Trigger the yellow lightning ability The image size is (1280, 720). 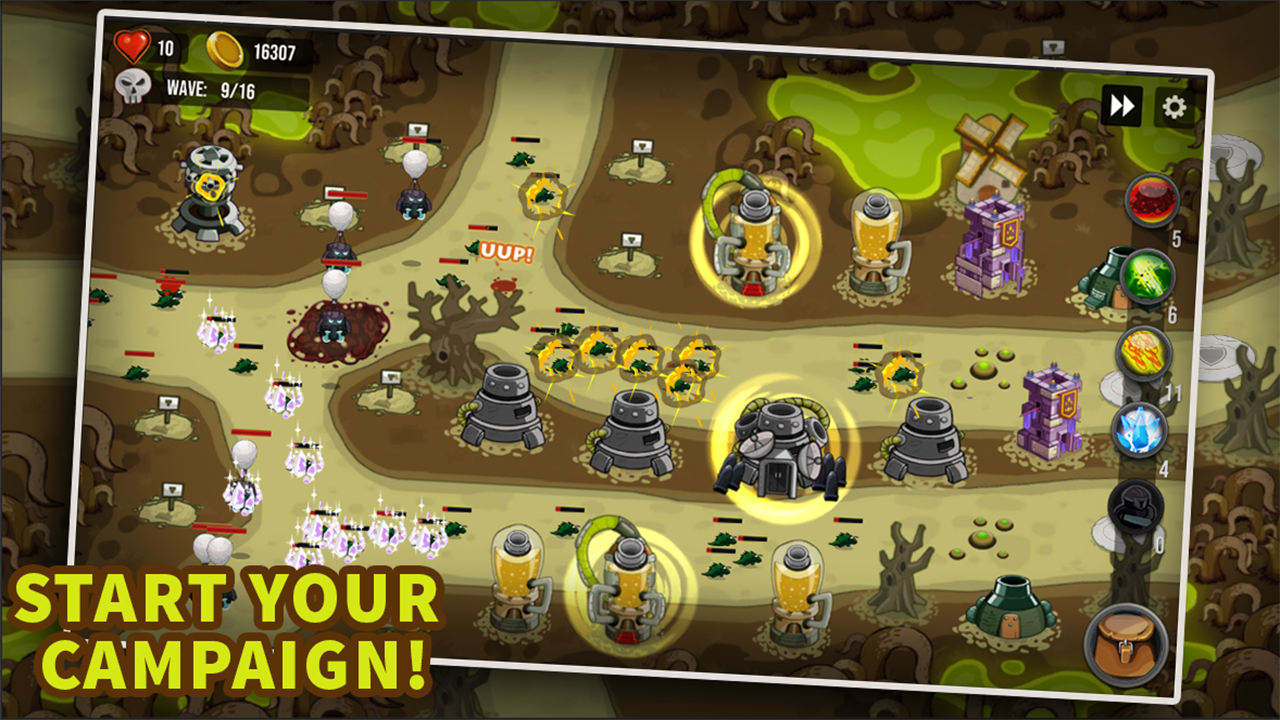1143,356
